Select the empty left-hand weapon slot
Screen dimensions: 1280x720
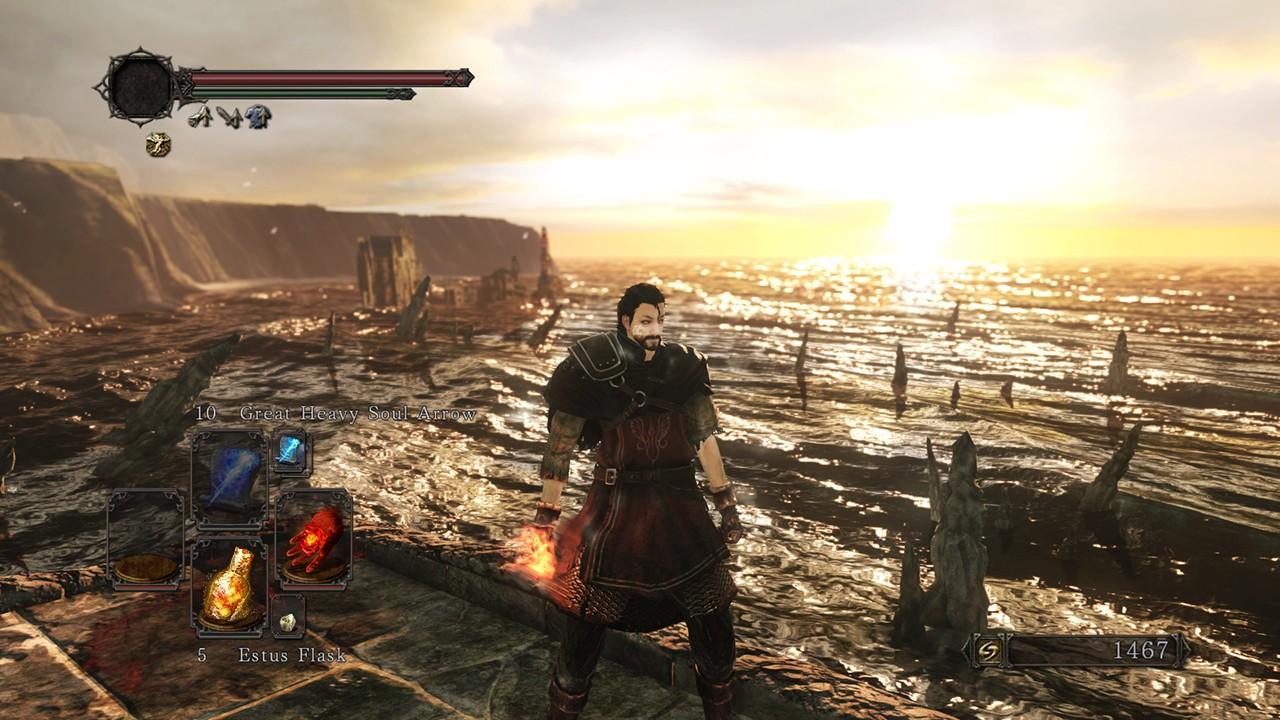145,537
